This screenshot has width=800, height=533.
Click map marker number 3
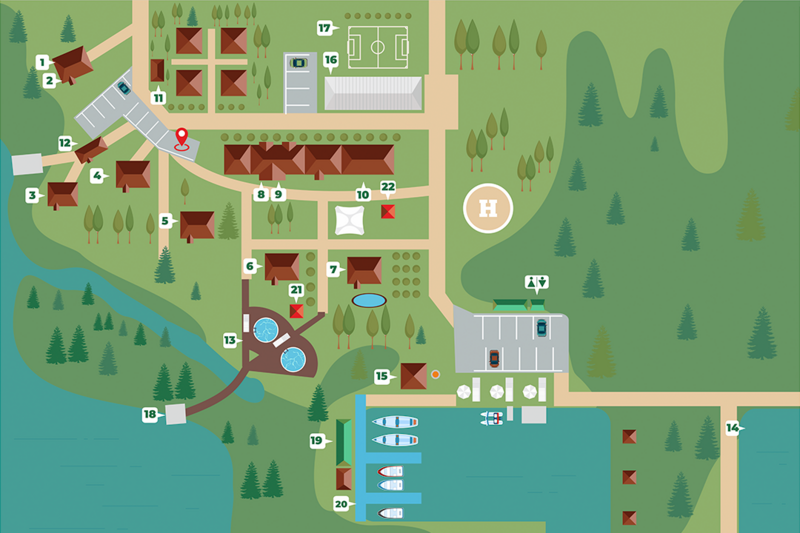pyautogui.click(x=32, y=196)
